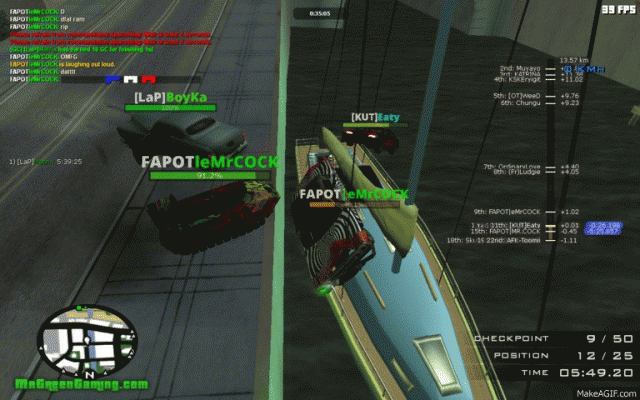
Task: Select AFK-Toomii ranking row
Action: [520, 241]
